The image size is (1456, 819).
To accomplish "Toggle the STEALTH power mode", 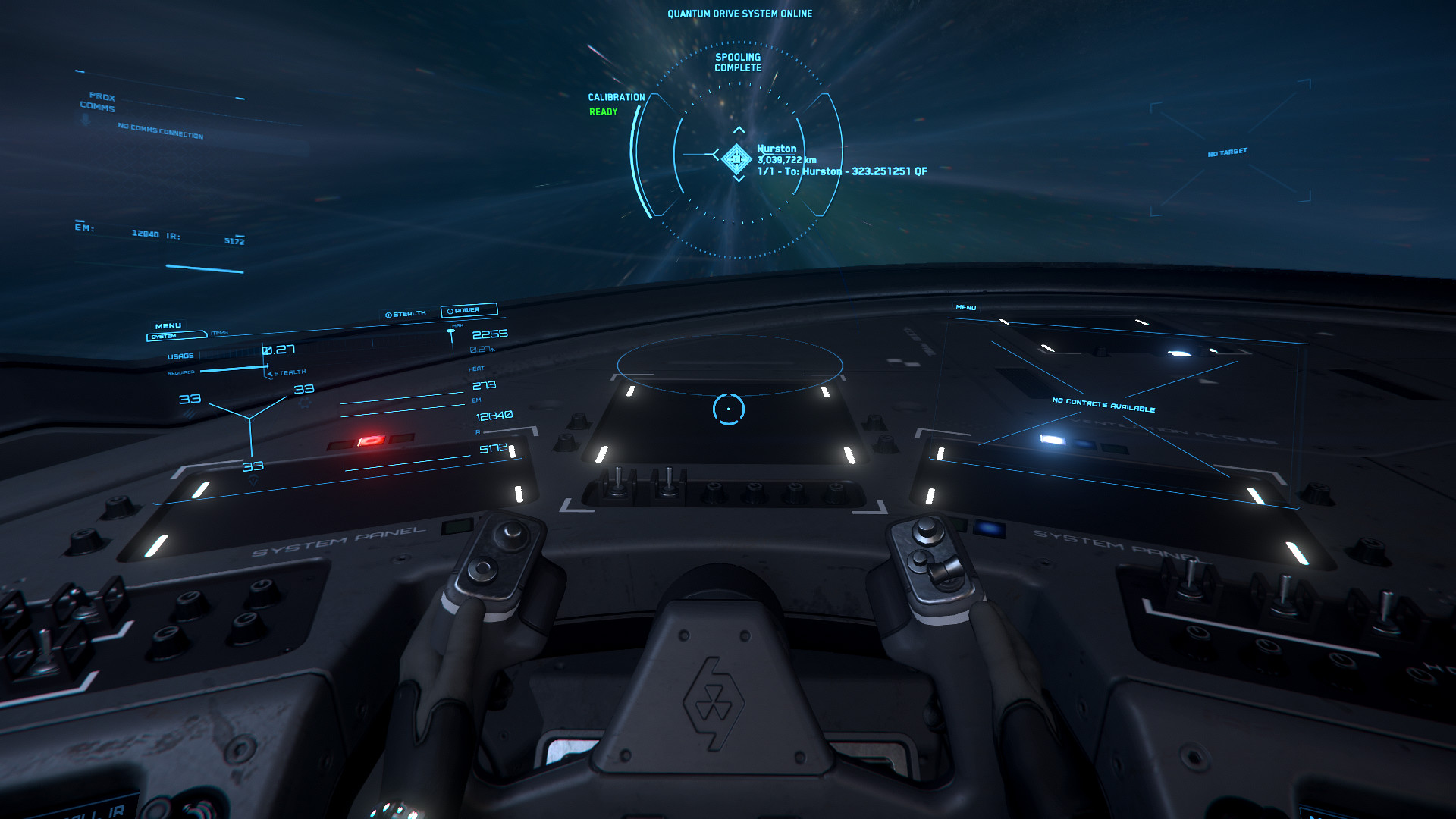I will (x=406, y=314).
